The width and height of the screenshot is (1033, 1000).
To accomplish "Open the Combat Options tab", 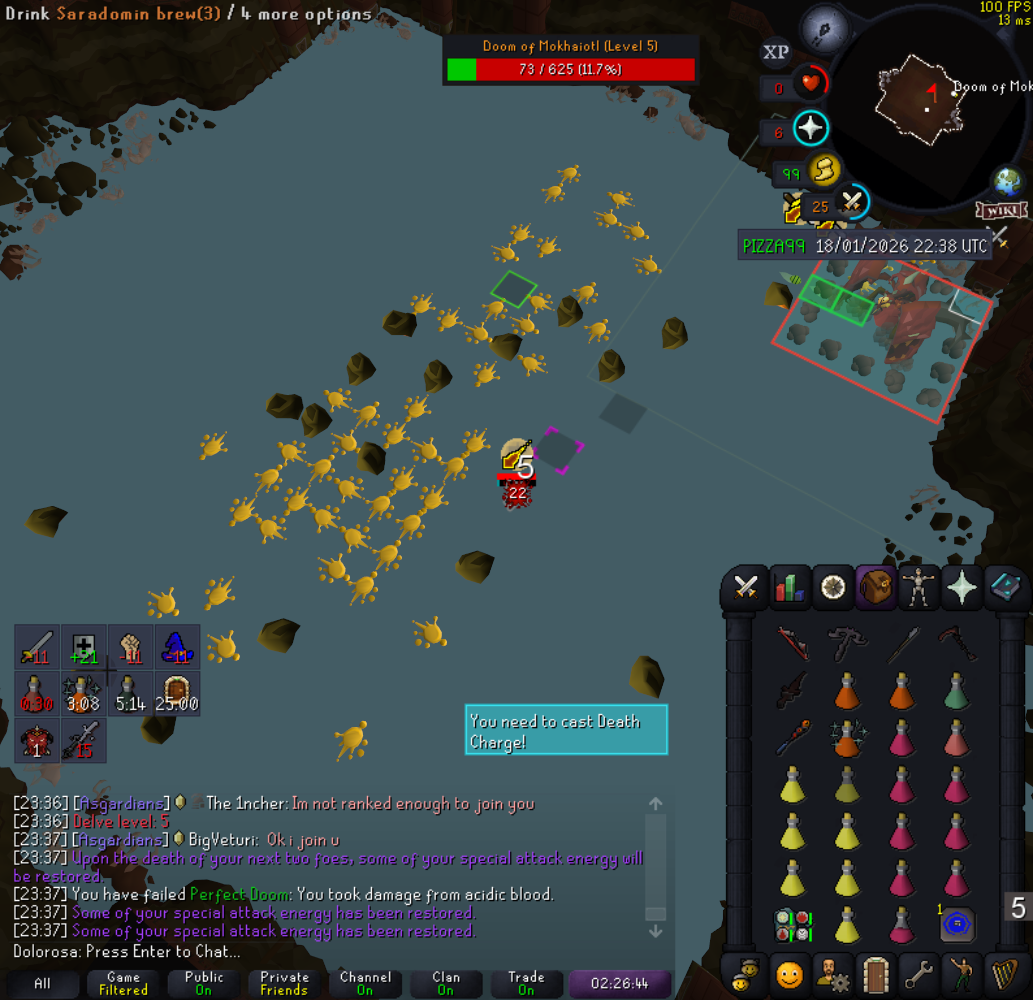I will (745, 588).
